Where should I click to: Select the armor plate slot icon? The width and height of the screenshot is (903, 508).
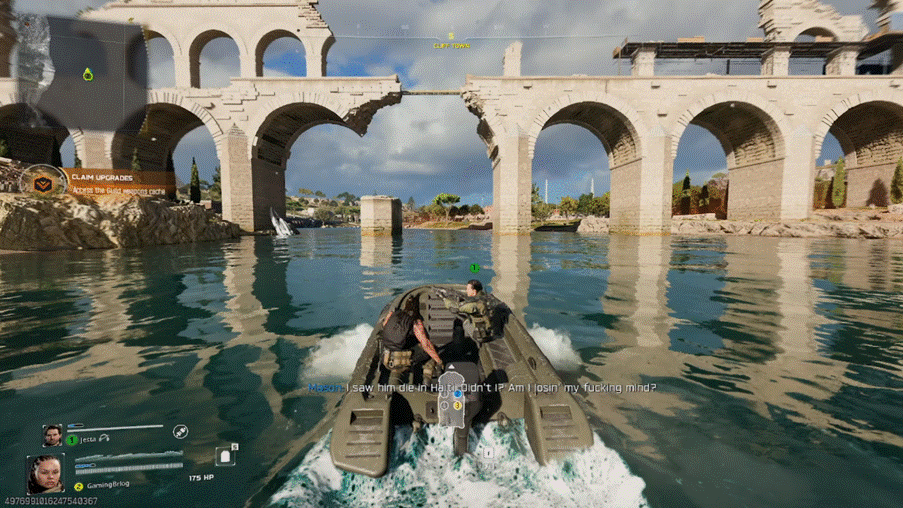225,455
